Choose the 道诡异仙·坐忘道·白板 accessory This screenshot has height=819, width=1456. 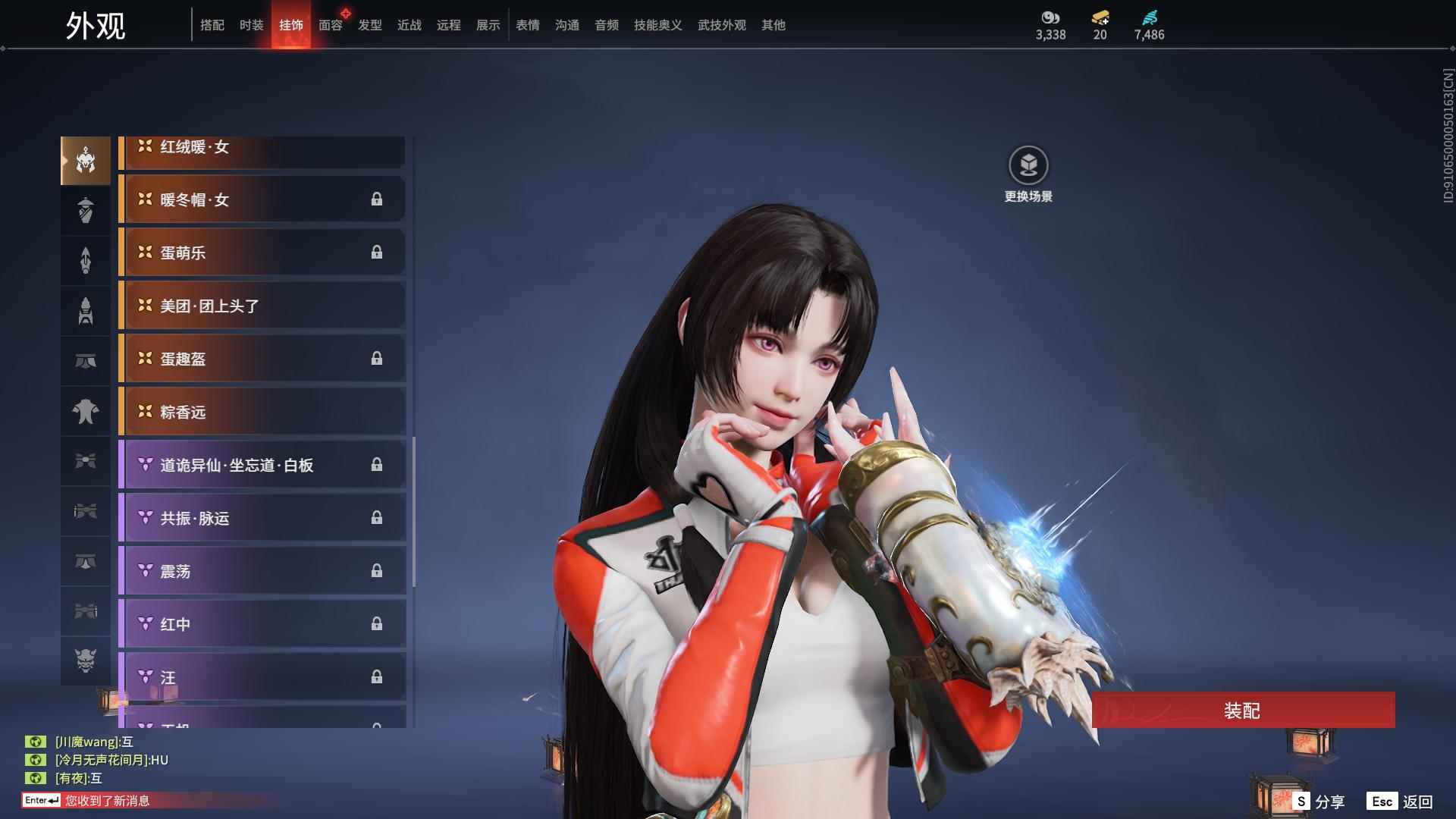click(262, 465)
